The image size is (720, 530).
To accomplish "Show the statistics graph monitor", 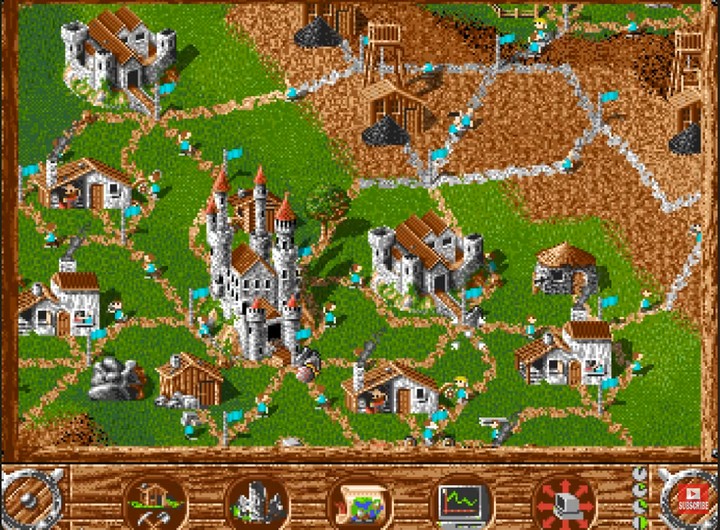I will [x=461, y=497].
